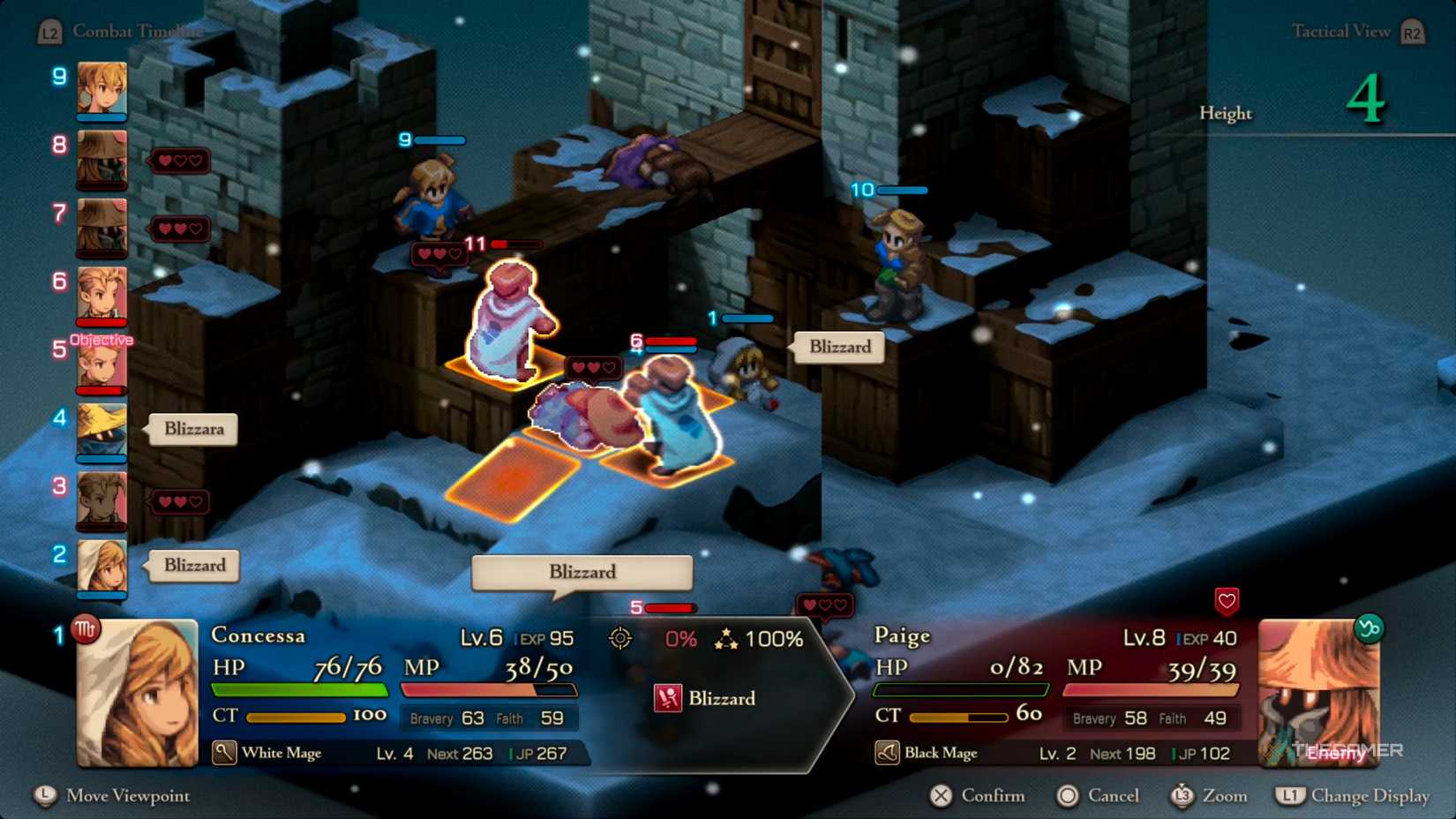
Task: Open the Combat Timeline
Action: [x=137, y=30]
